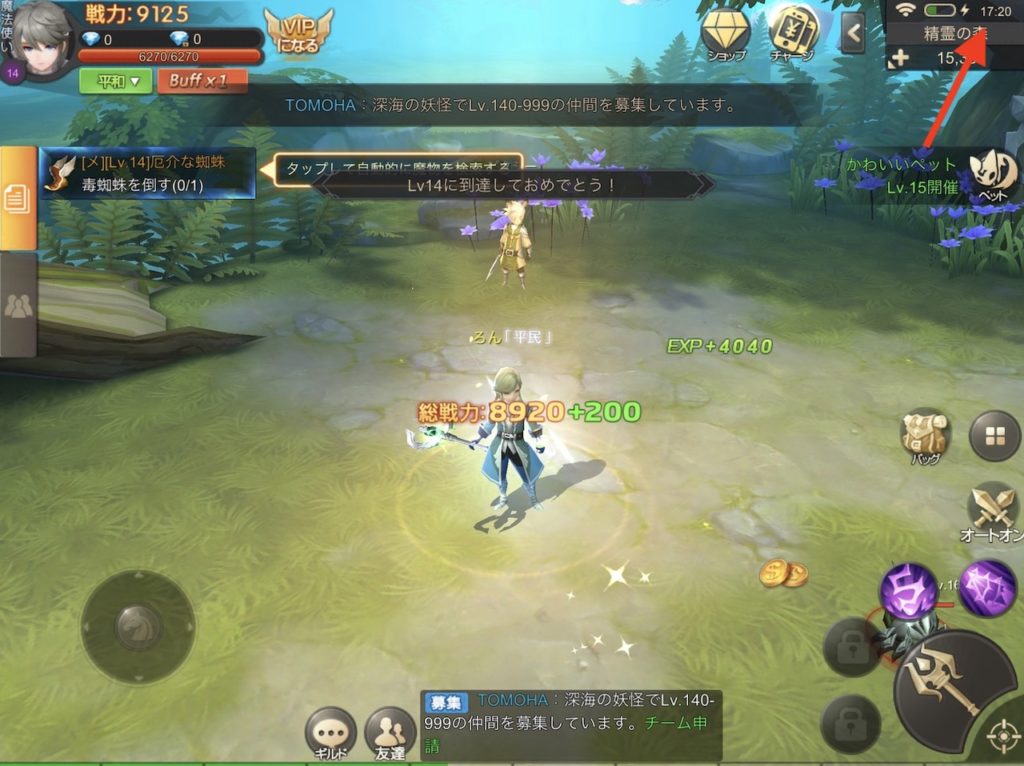This screenshot has width=1024, height=766.
Task: Toggle オートオン auto-battle swords
Action: click(x=994, y=512)
